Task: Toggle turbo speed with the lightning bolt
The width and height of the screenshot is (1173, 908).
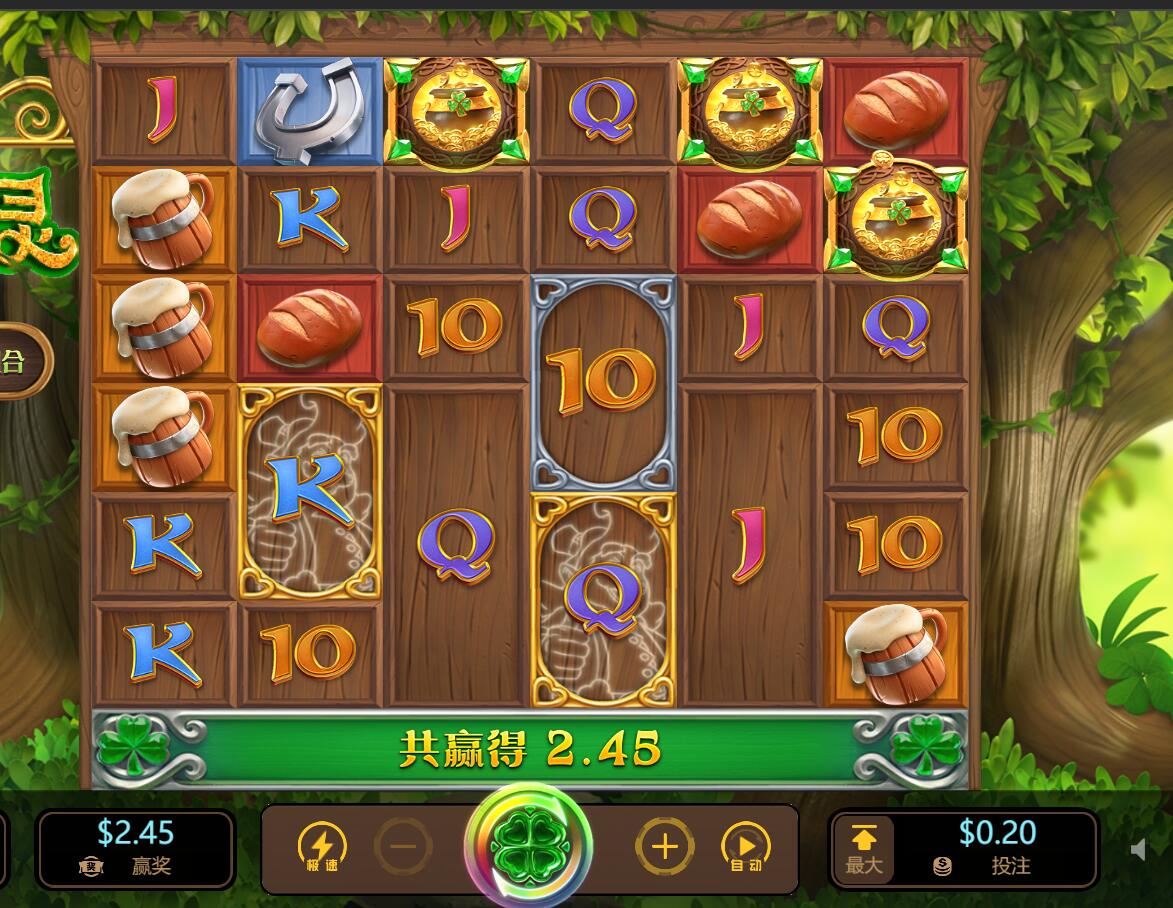Action: pyautogui.click(x=322, y=848)
